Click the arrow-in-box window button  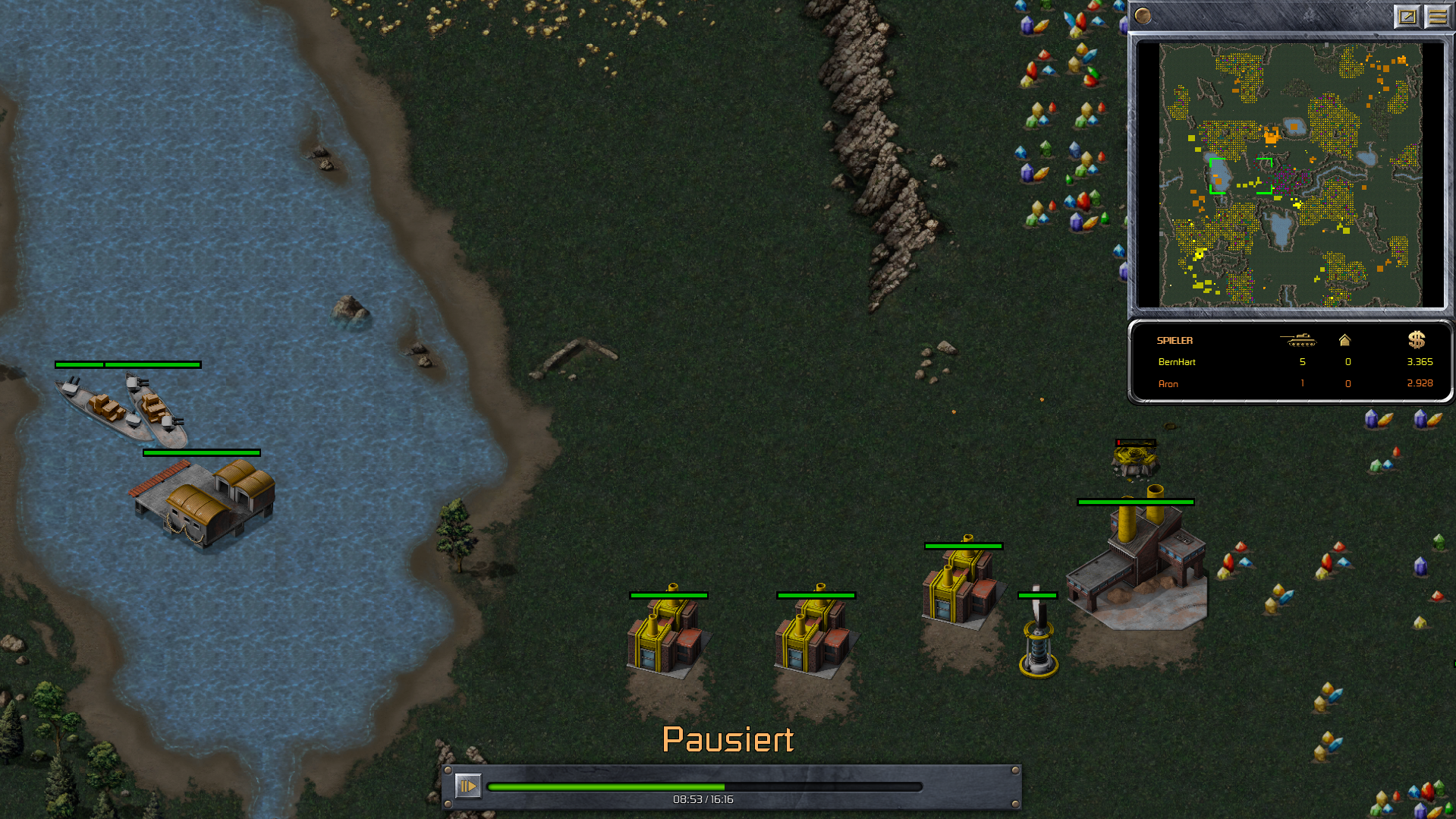click(1407, 16)
